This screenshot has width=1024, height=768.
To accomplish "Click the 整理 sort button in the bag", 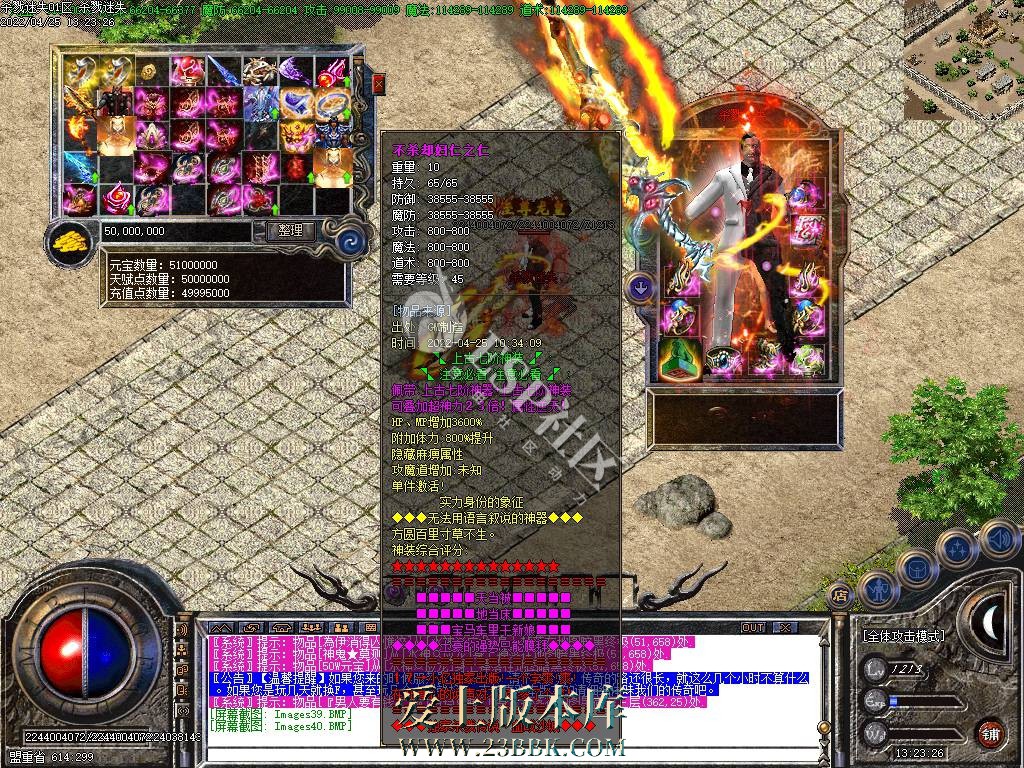I will tap(291, 231).
